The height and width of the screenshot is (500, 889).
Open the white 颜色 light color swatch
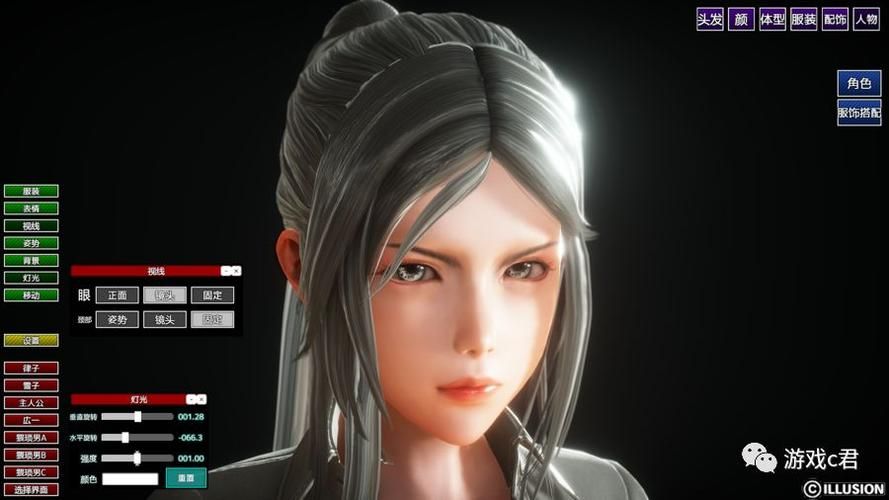(x=130, y=479)
